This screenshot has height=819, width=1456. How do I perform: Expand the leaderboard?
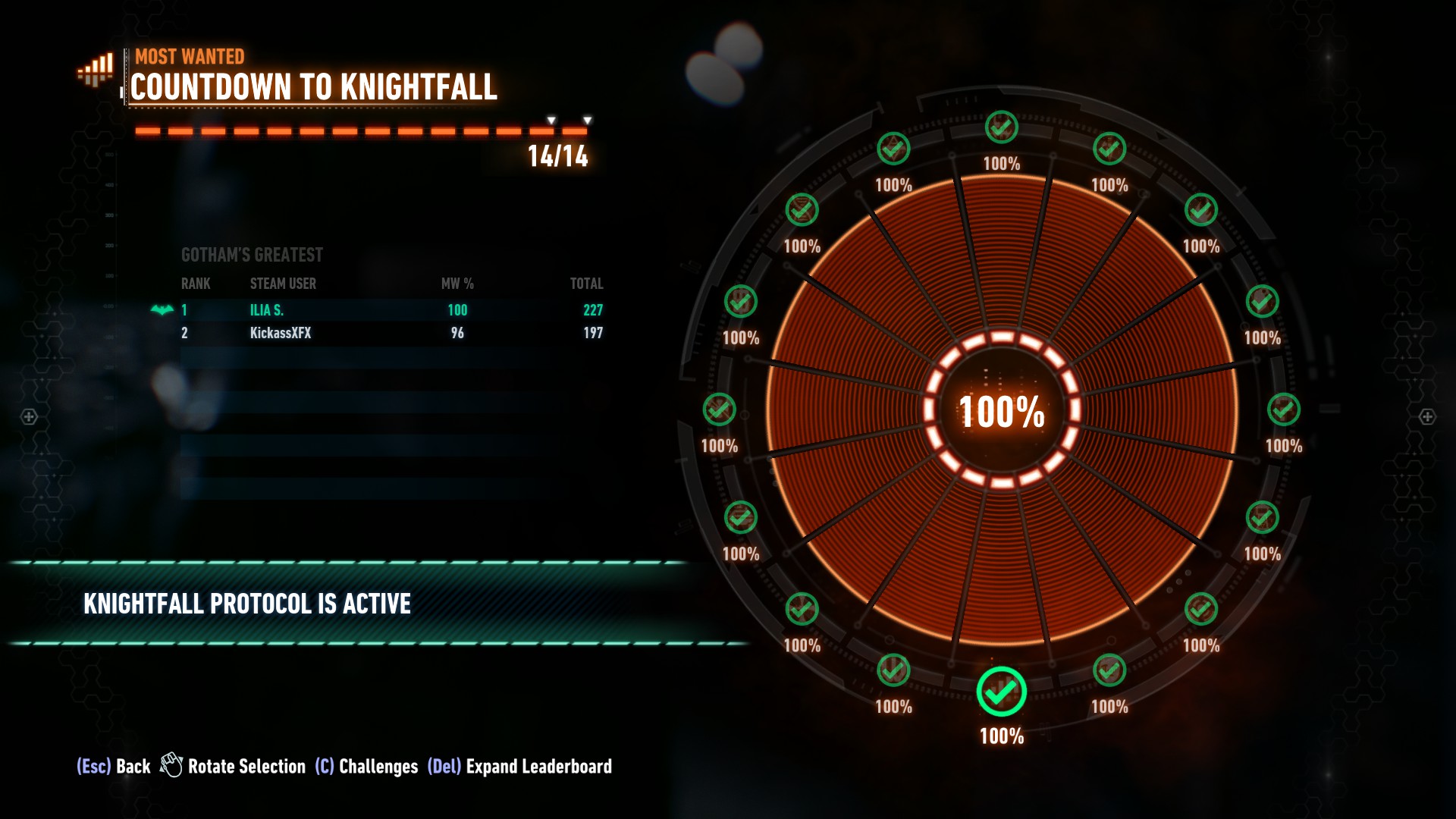click(520, 767)
